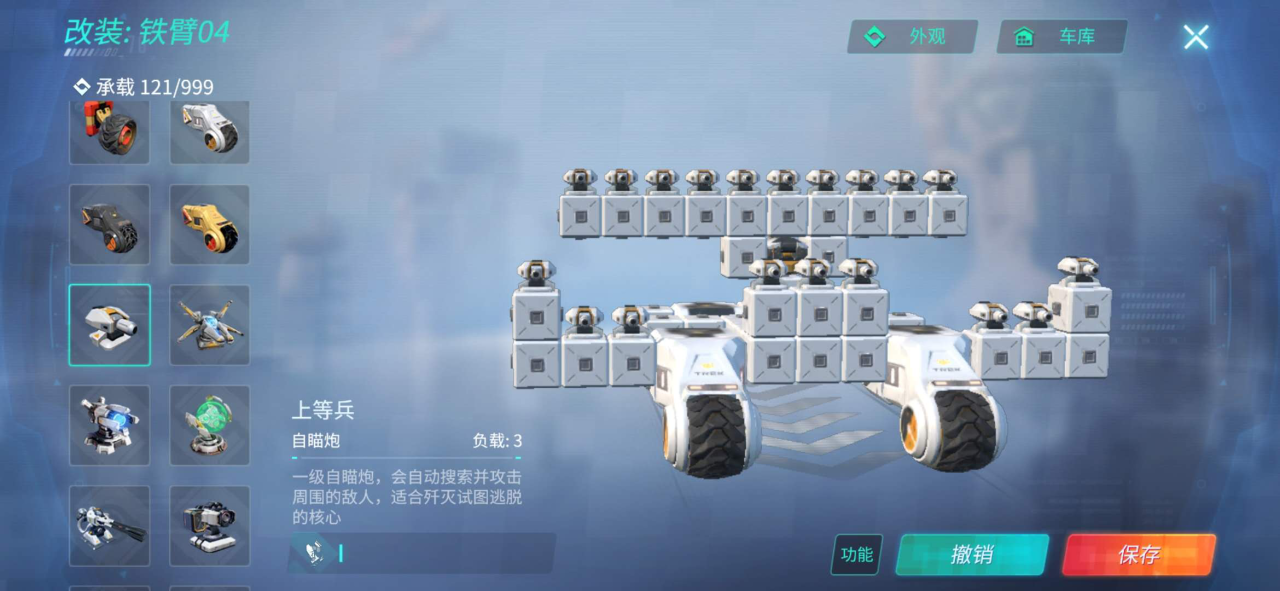The height and width of the screenshot is (591, 1280).
Task: Save the vehicle with 保存
Action: [x=1138, y=554]
